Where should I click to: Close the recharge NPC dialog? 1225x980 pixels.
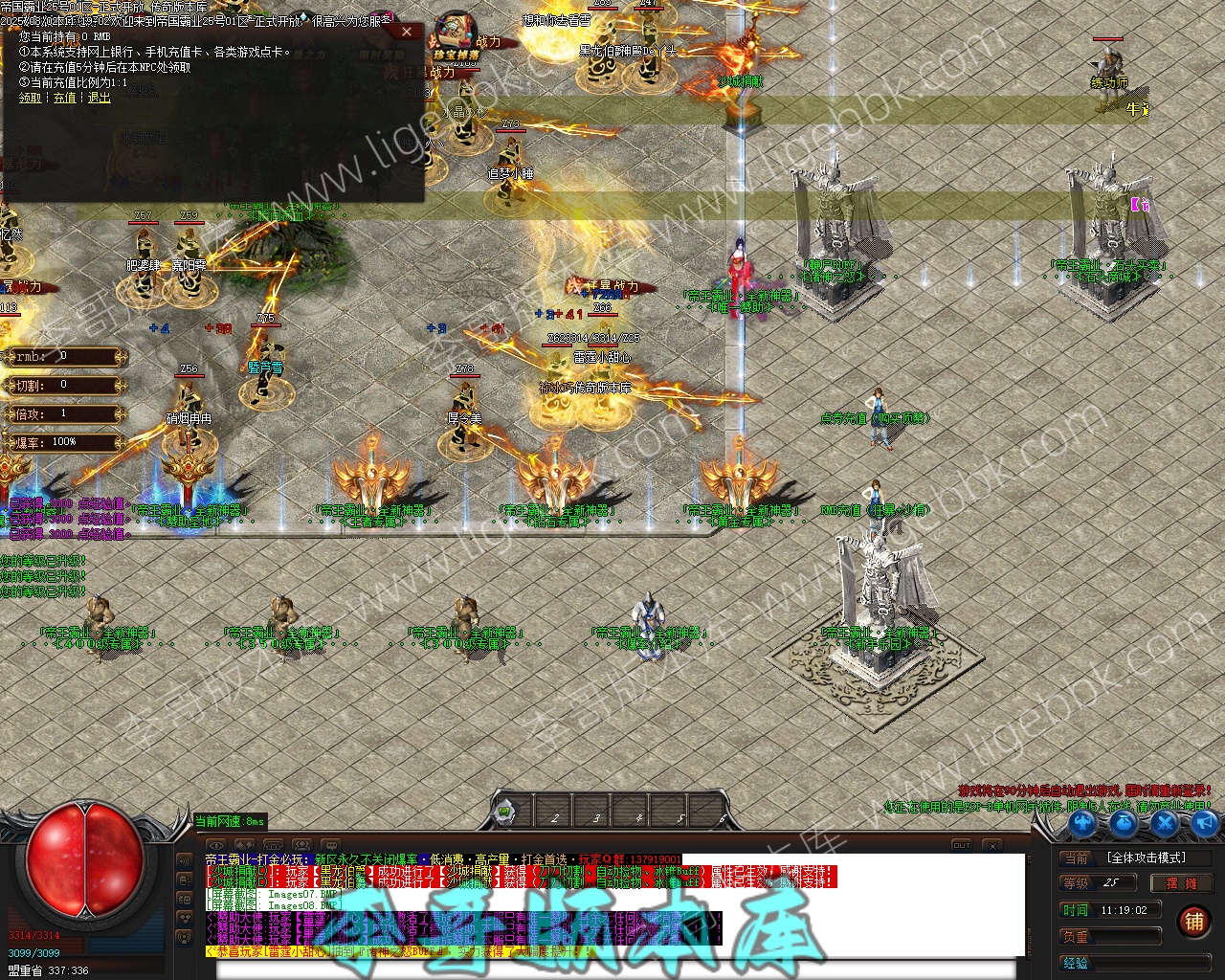407,32
